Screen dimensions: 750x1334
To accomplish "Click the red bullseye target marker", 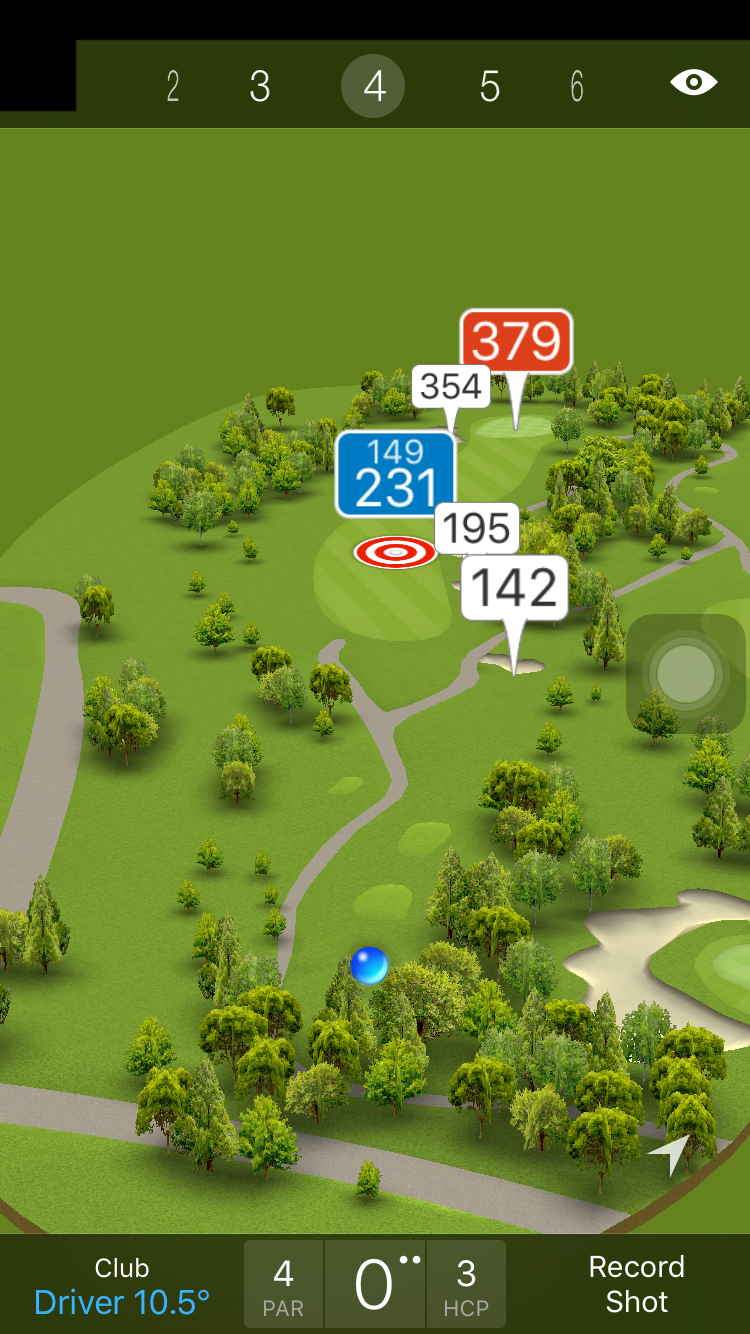I will point(395,551).
